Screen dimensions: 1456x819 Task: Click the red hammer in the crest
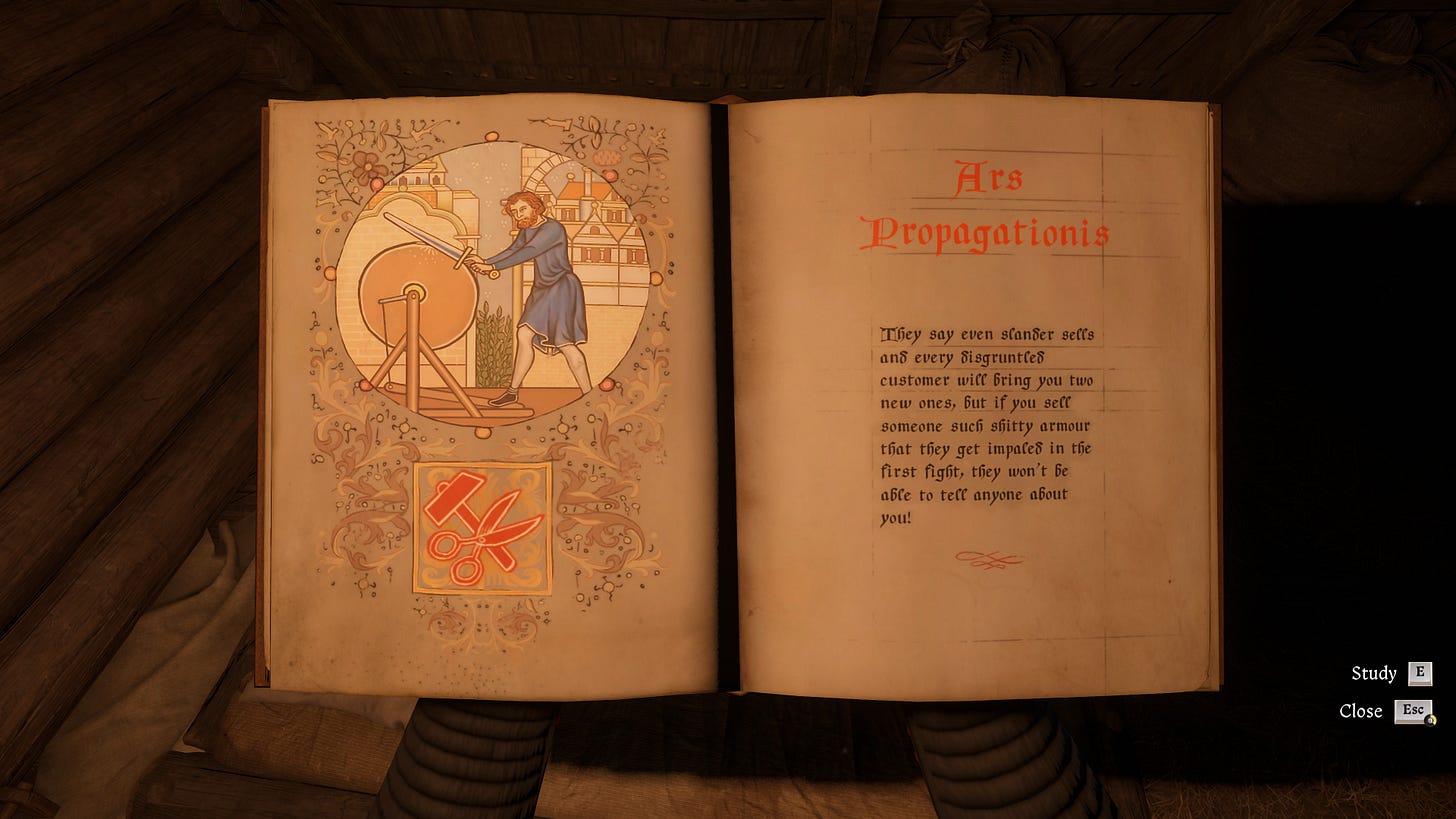(x=450, y=495)
